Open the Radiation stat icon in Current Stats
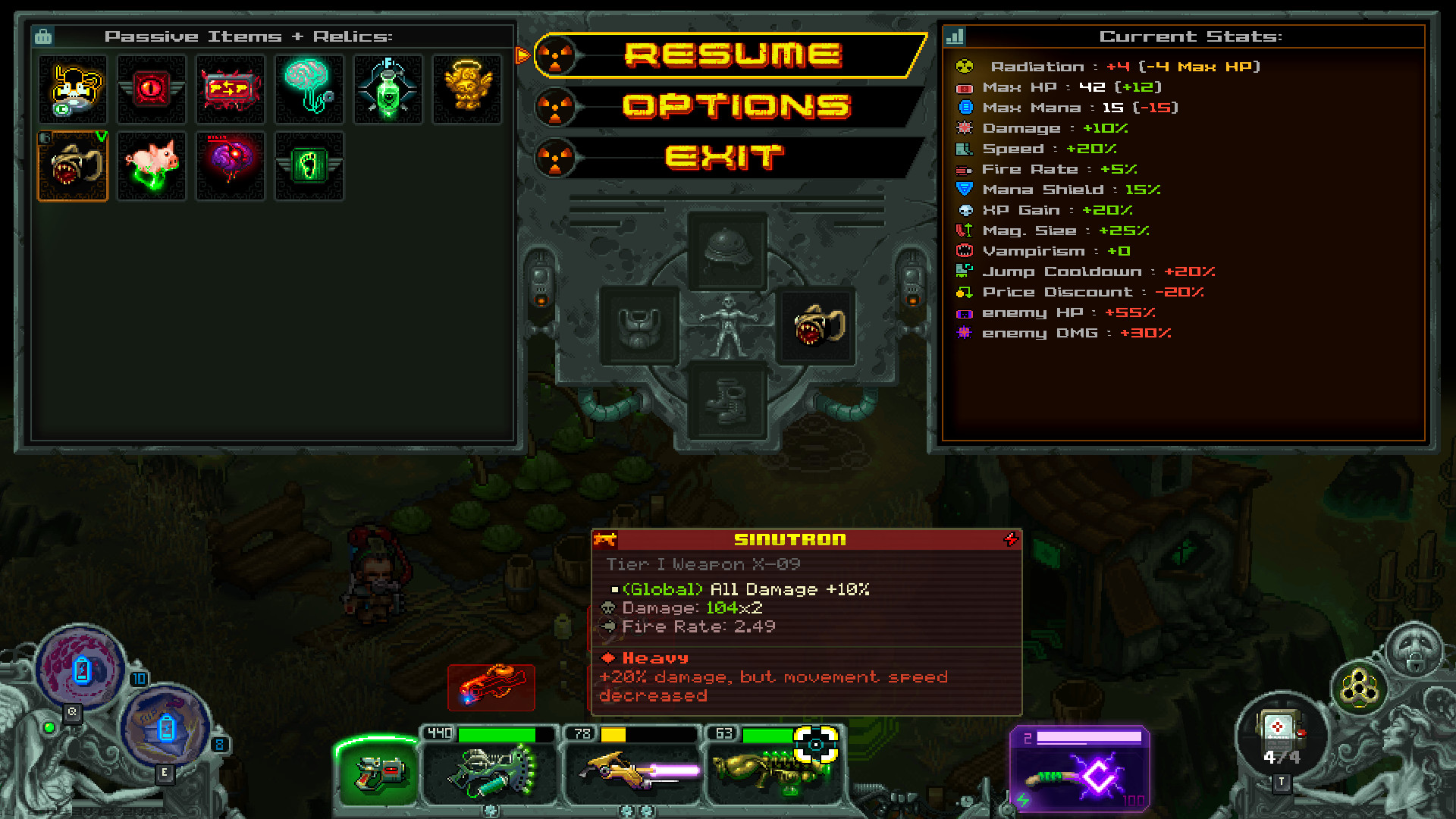 [965, 66]
